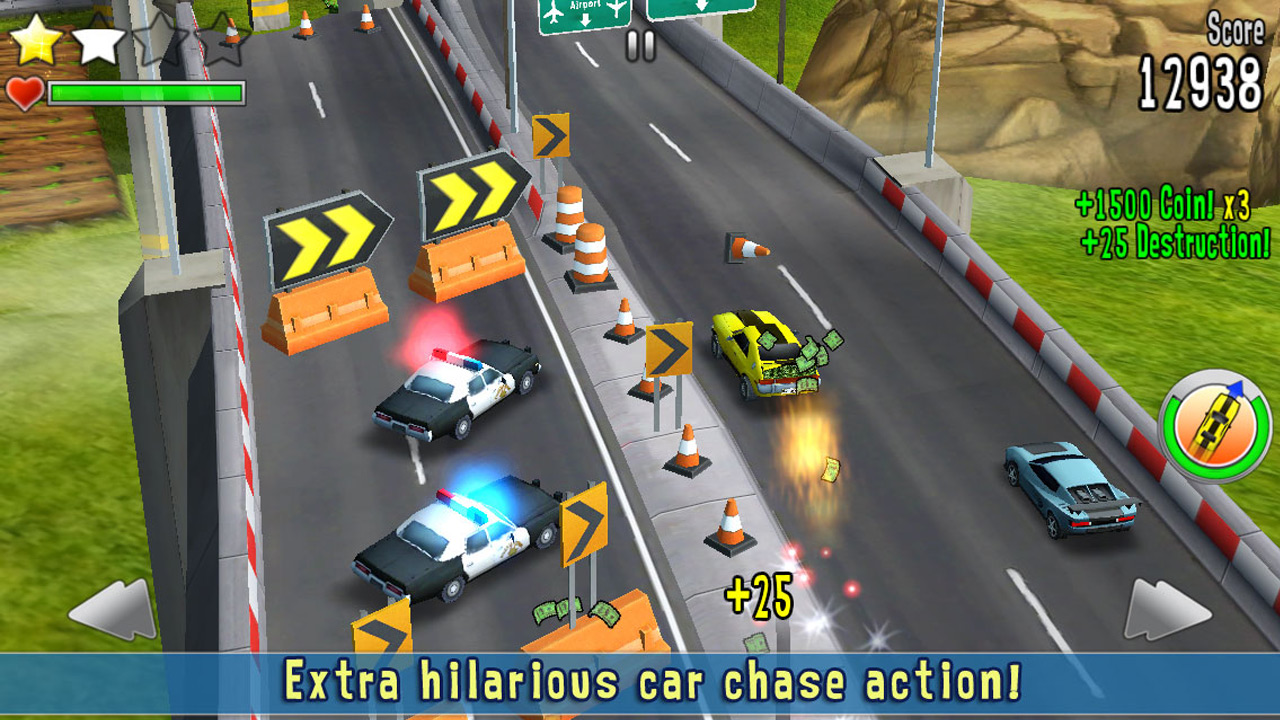Tap the green health bar

point(145,92)
